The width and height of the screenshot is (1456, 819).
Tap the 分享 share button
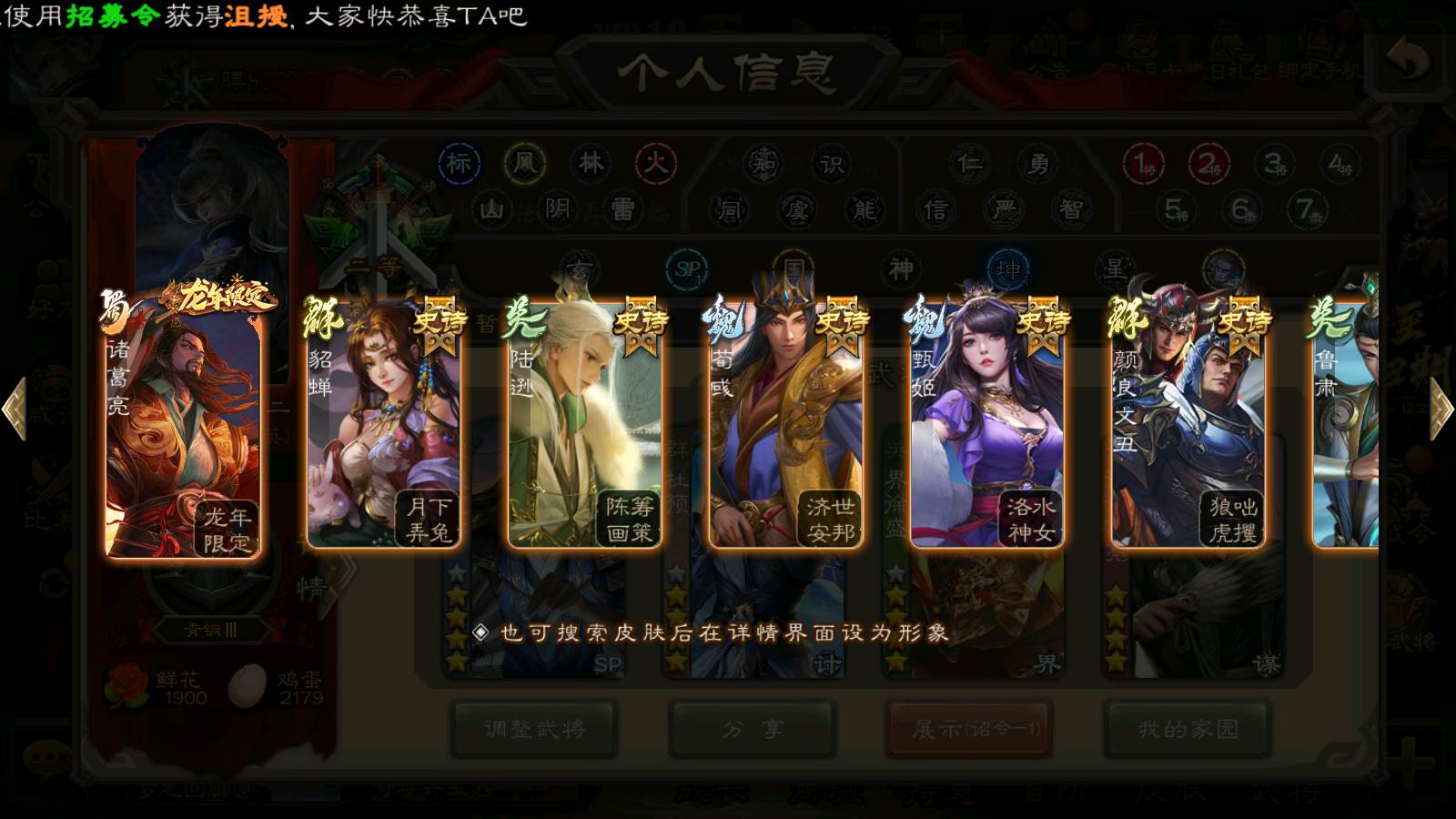click(x=753, y=728)
